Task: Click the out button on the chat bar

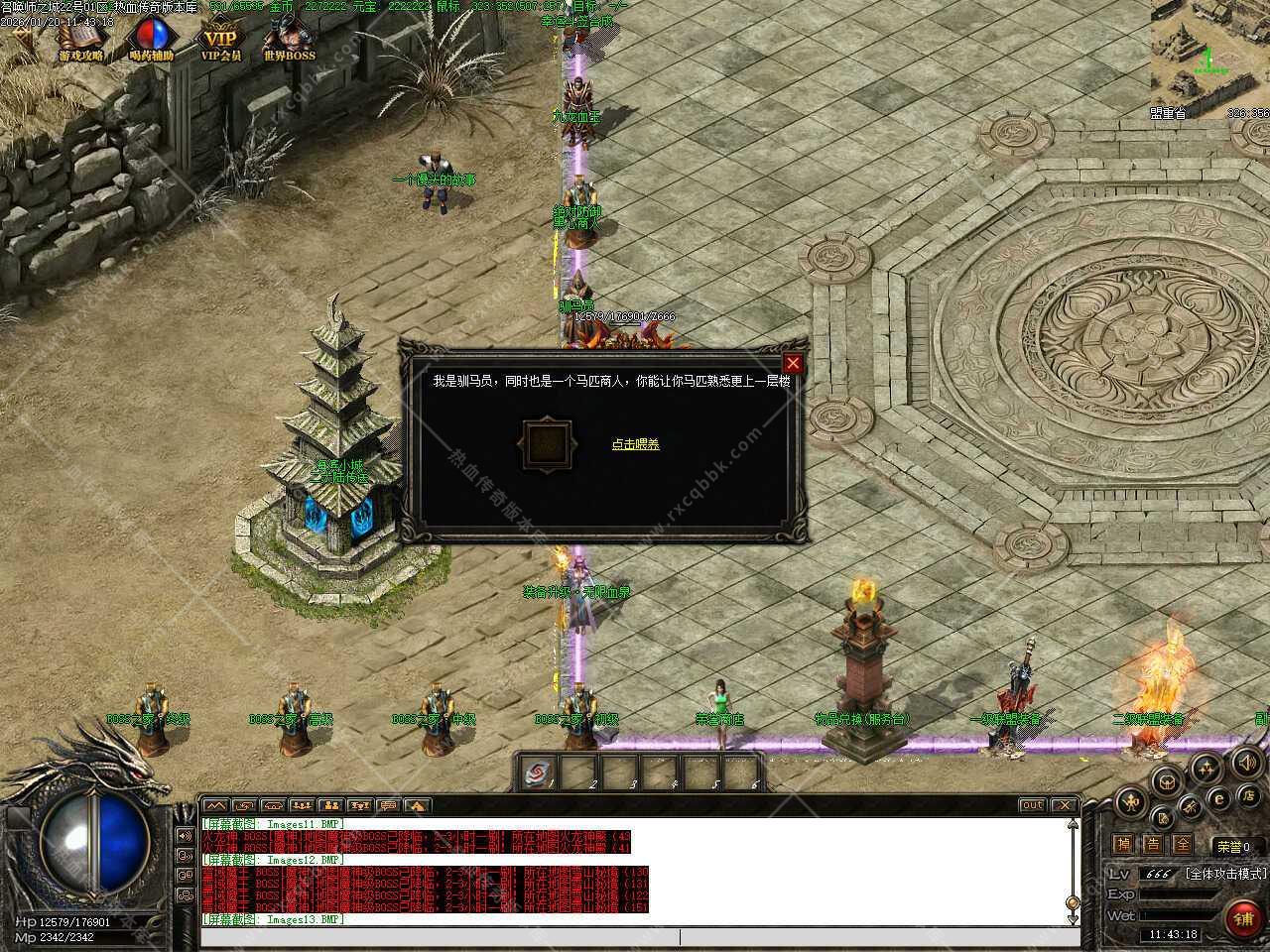Action: (1032, 805)
